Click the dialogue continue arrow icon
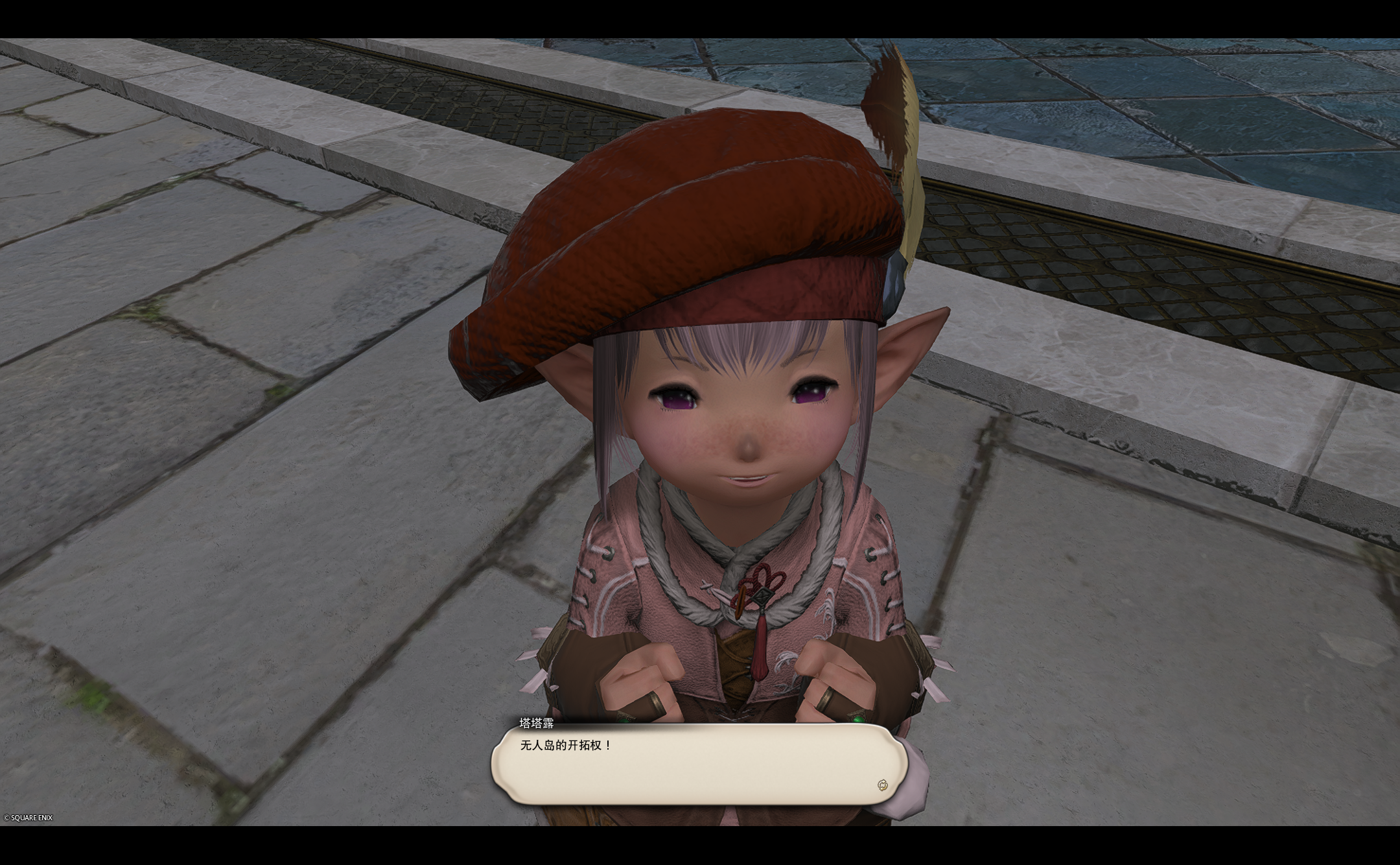 click(x=882, y=785)
